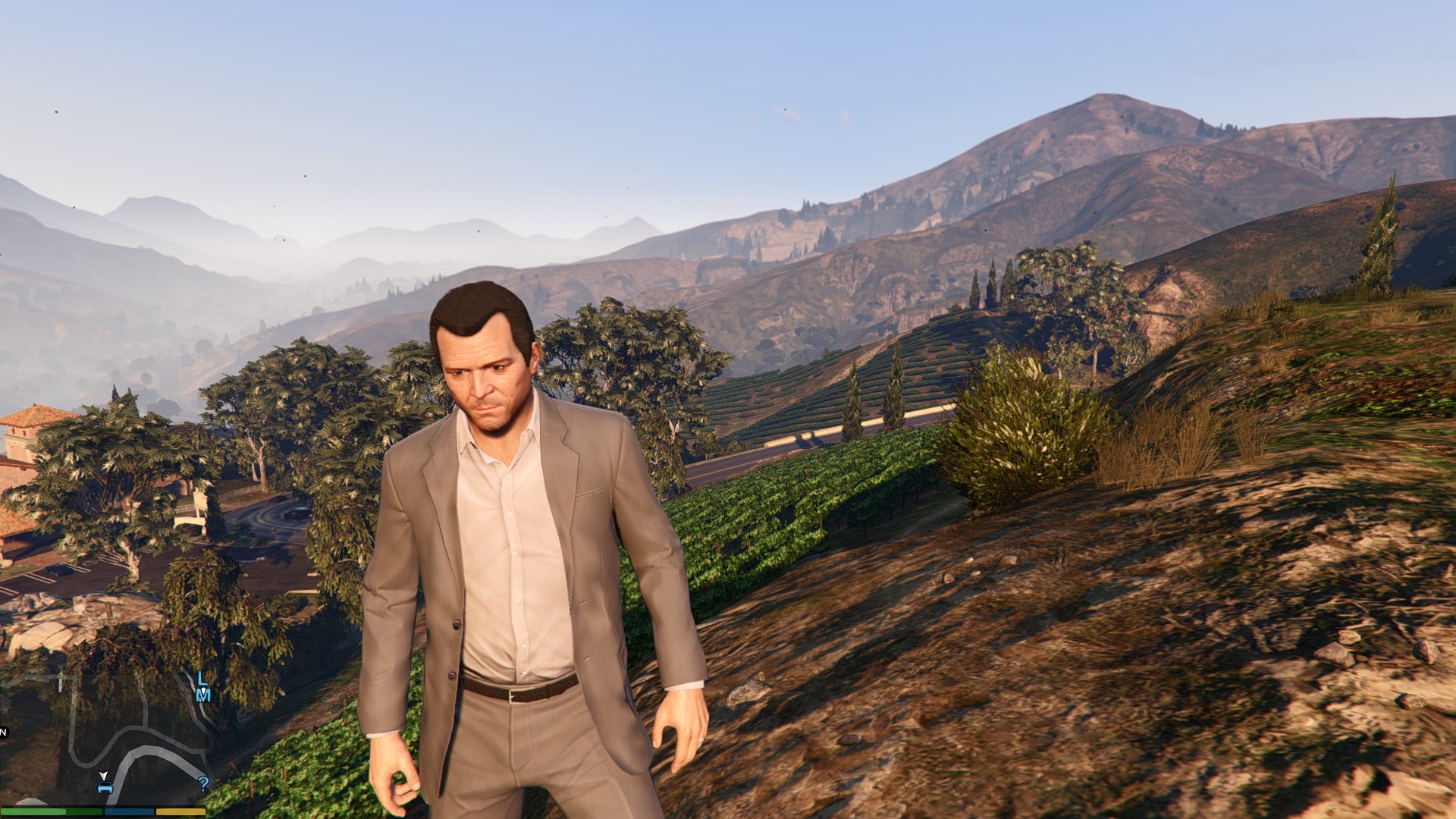Select the blue M mission blip on minimap
Image resolution: width=1456 pixels, height=819 pixels.
(203, 695)
